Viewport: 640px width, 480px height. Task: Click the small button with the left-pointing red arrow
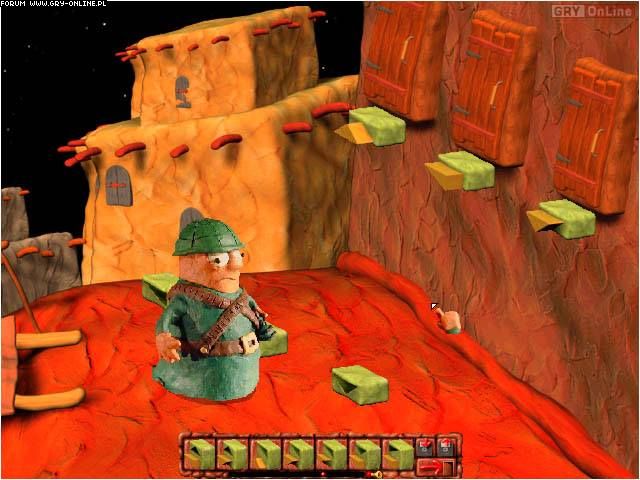pos(424,447)
